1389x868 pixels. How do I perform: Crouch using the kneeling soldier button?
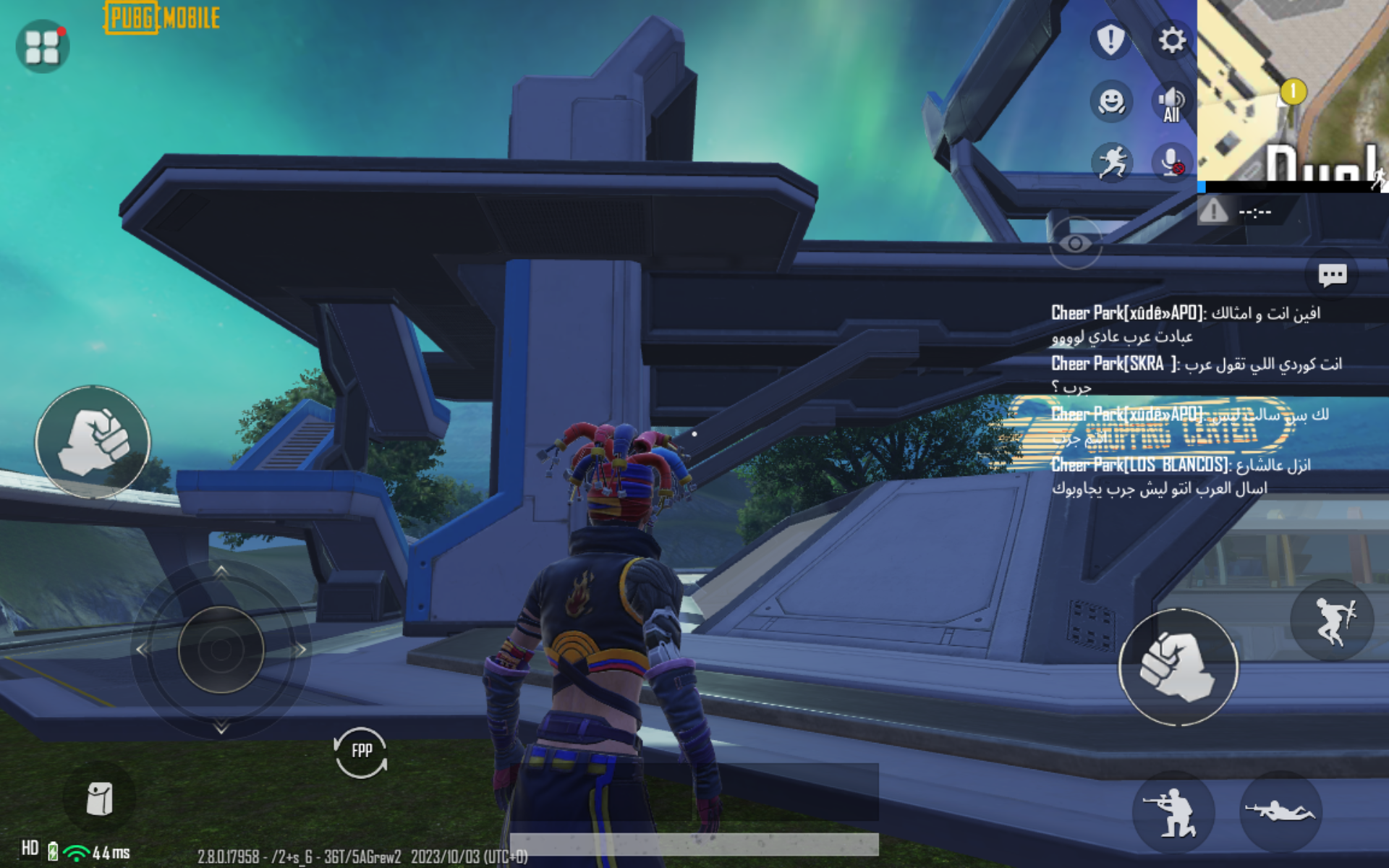pos(1173,812)
